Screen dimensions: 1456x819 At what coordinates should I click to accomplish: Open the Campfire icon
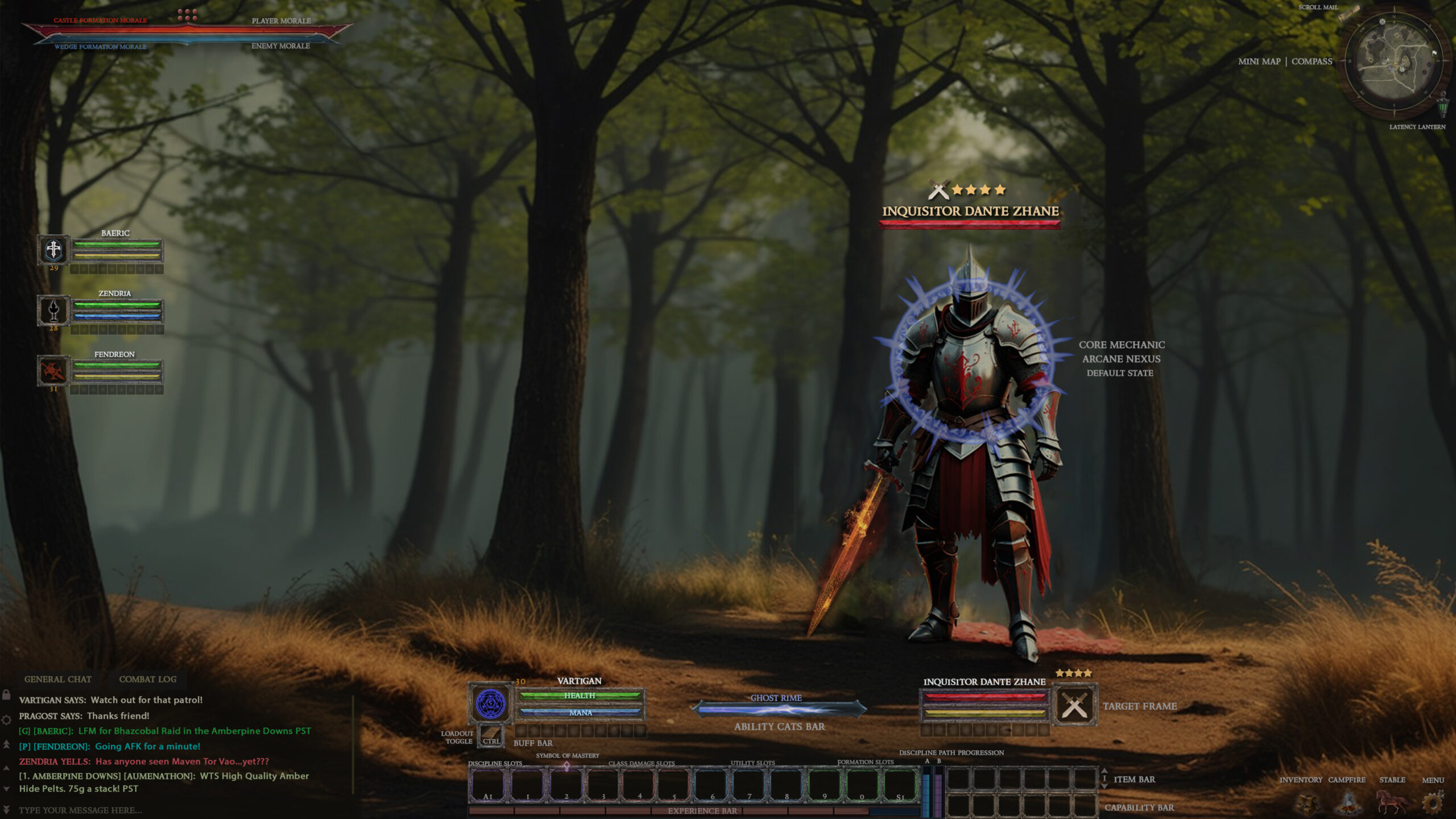[1348, 803]
